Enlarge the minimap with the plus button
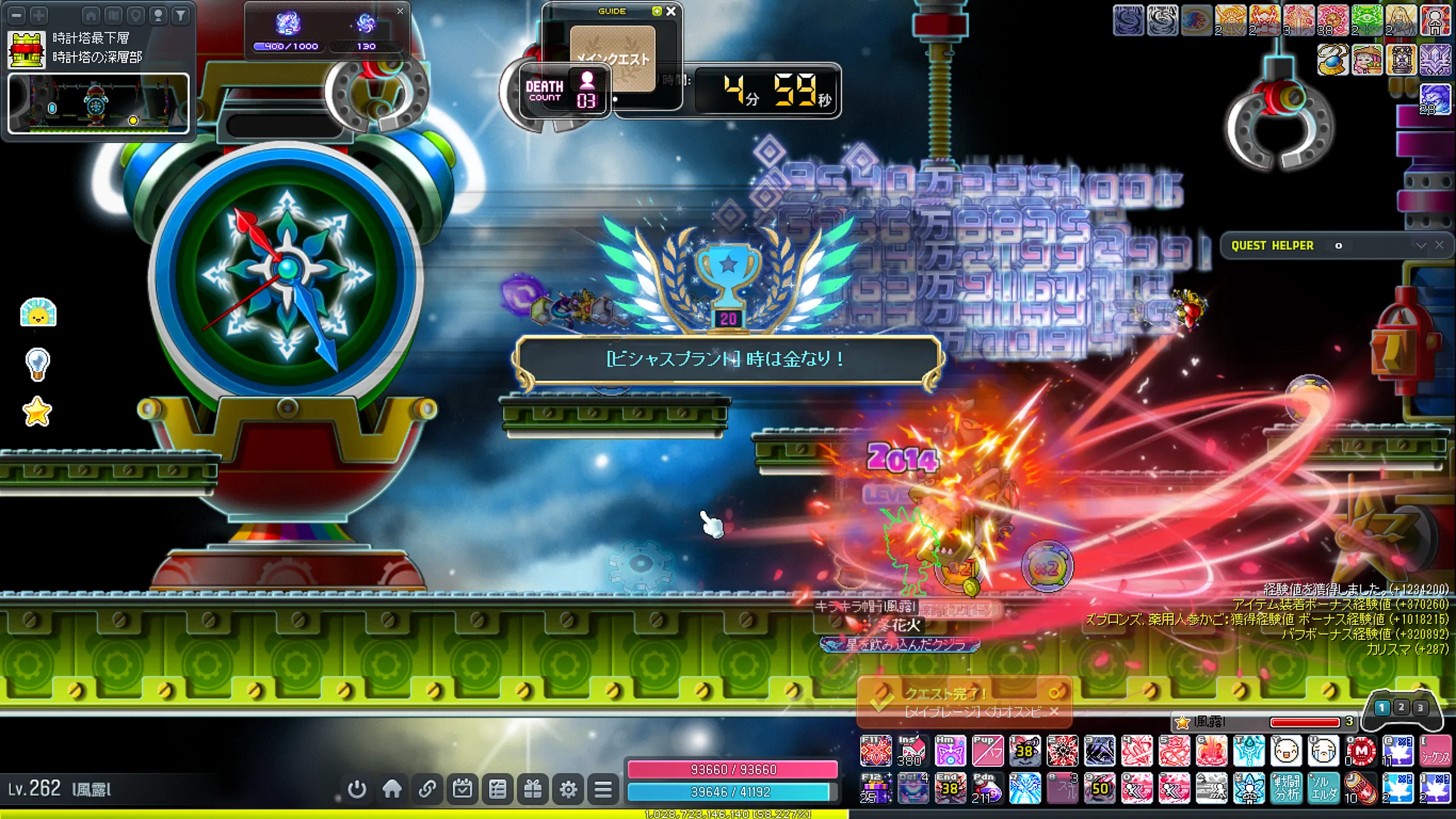 [39, 15]
